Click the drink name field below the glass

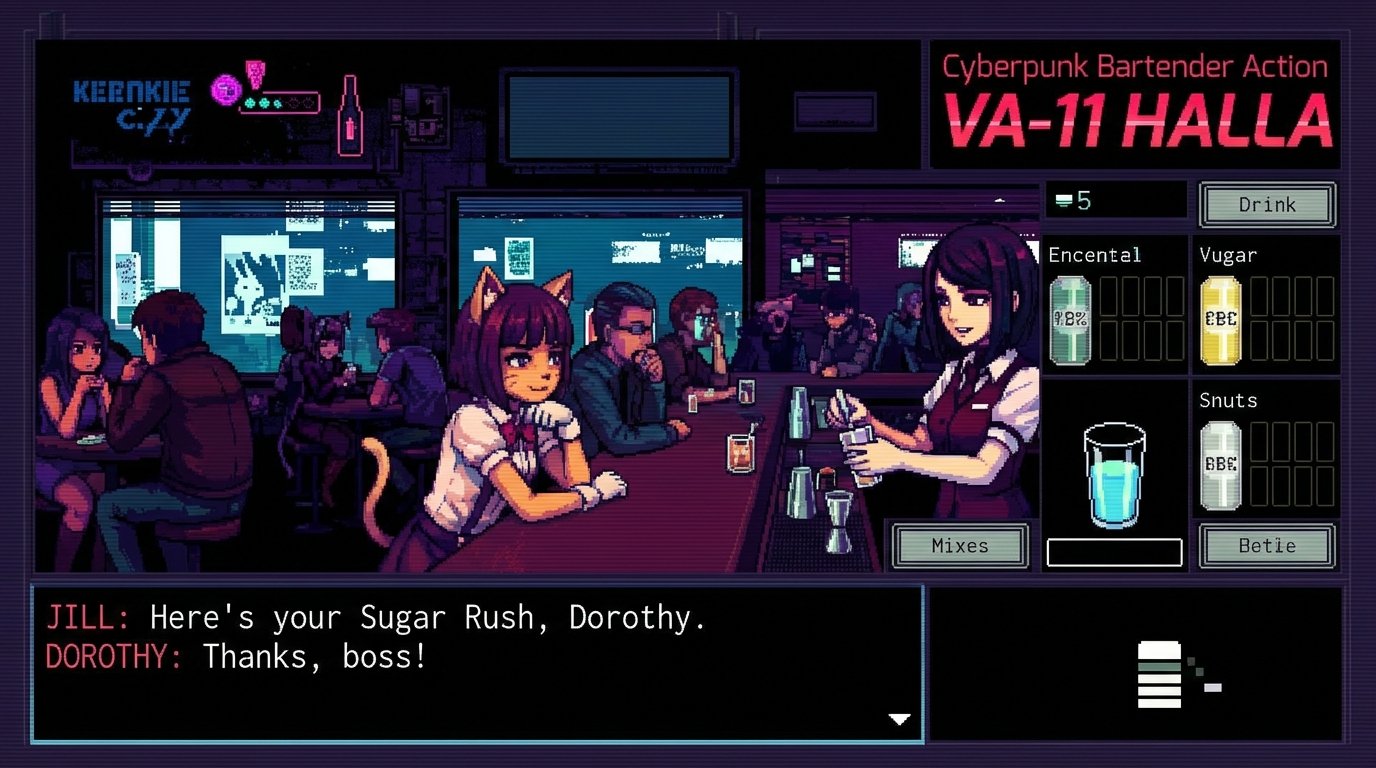point(1114,551)
